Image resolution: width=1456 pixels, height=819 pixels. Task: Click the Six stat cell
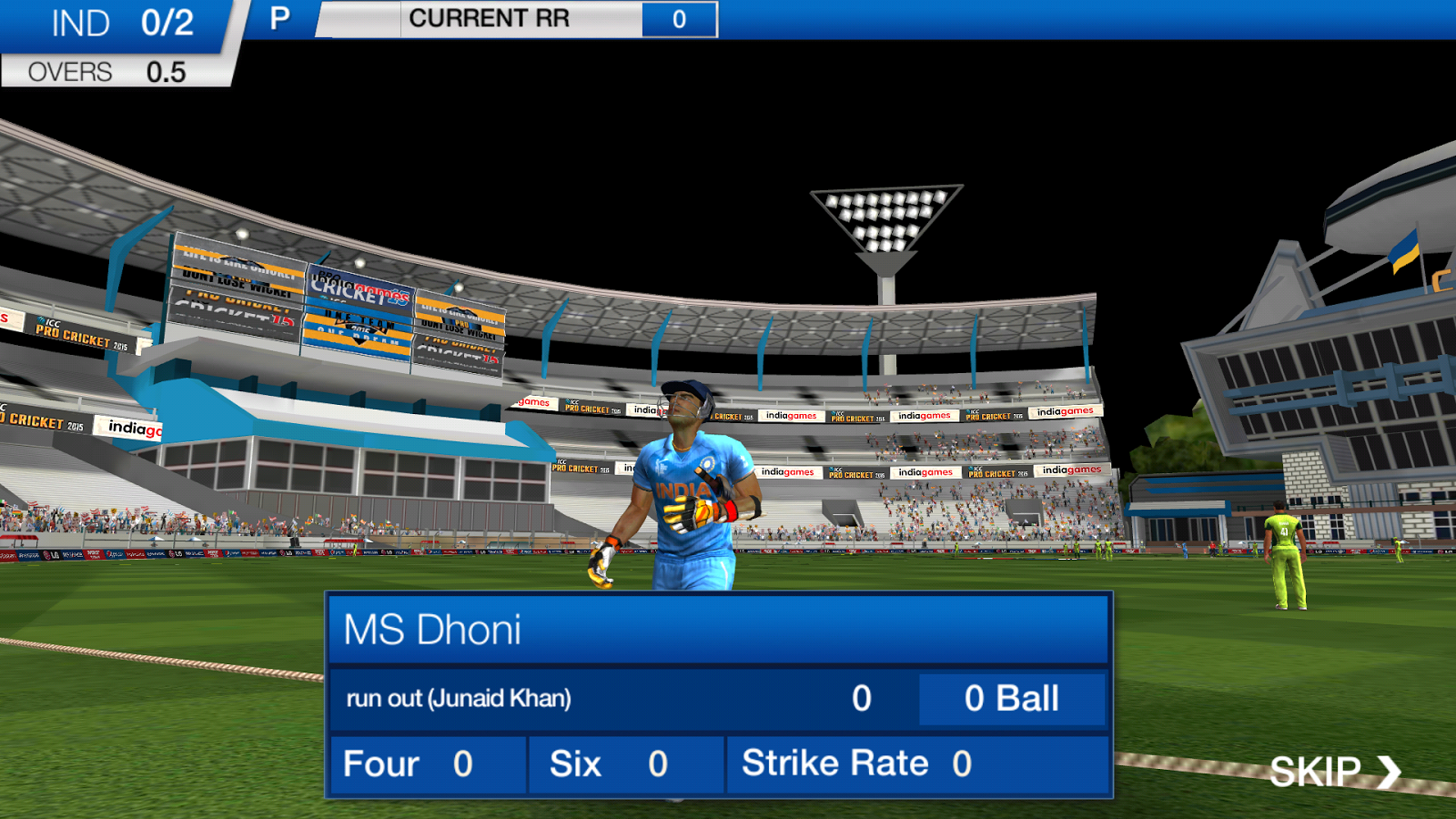point(625,764)
